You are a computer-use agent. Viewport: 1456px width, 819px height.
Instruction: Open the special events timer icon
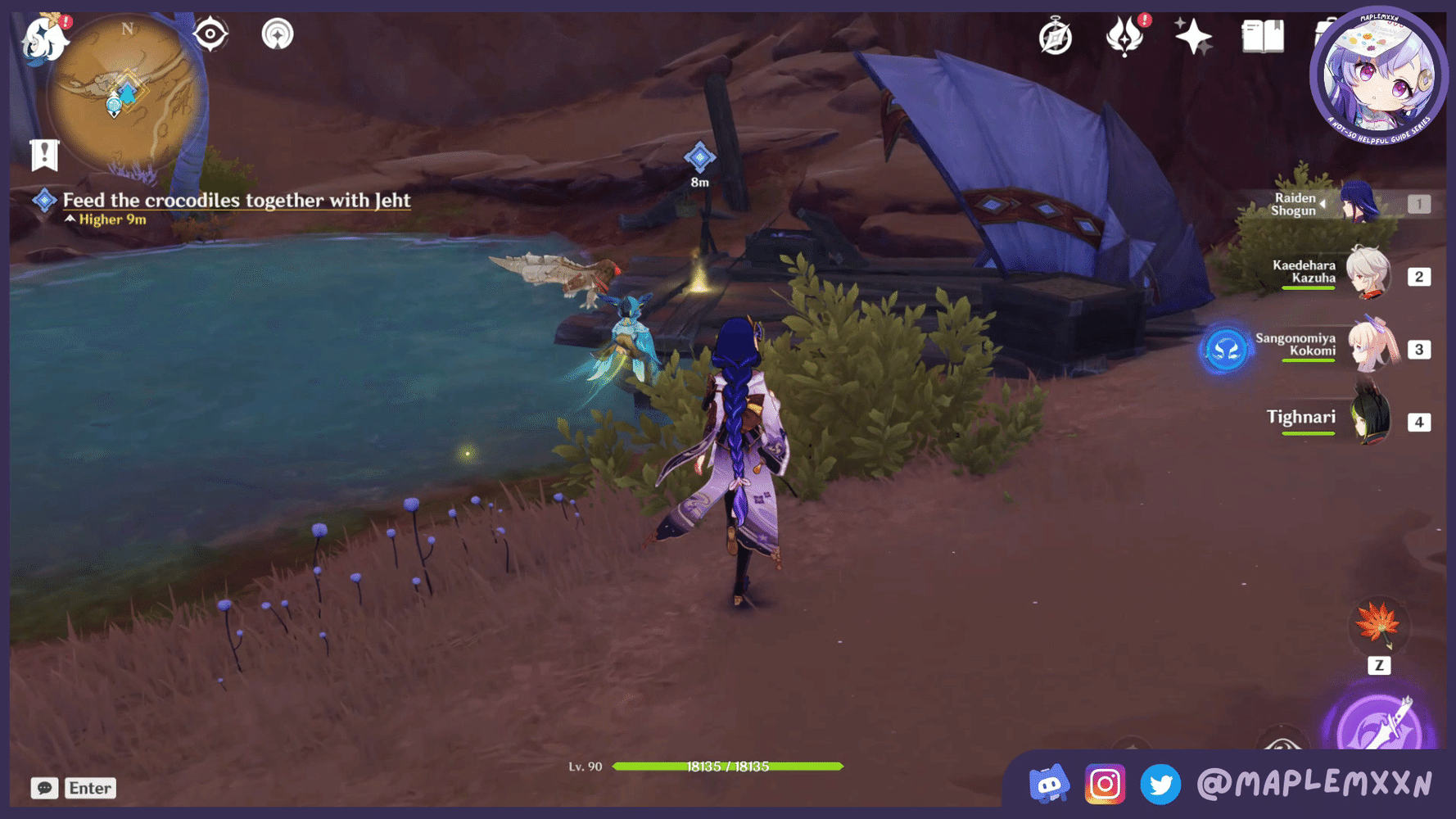[x=1056, y=34]
